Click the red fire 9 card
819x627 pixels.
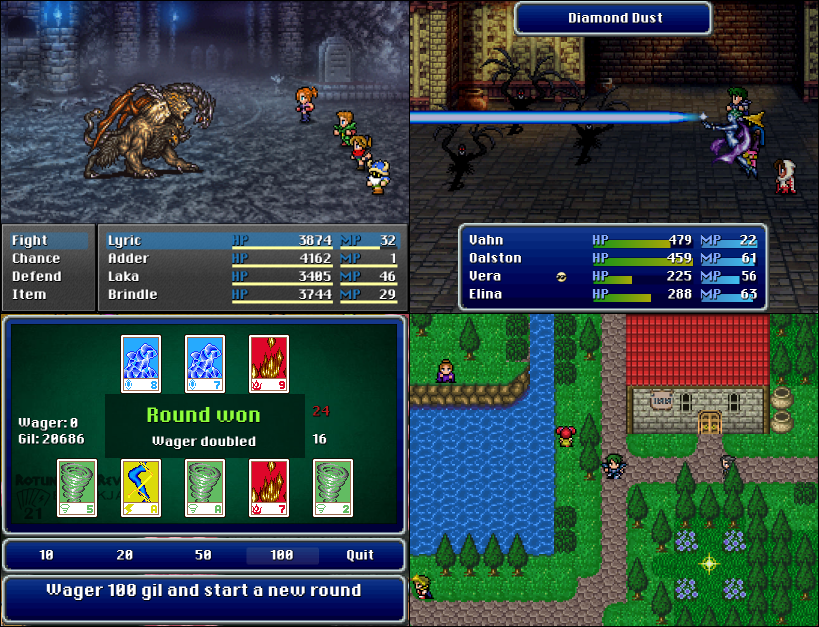coord(269,363)
